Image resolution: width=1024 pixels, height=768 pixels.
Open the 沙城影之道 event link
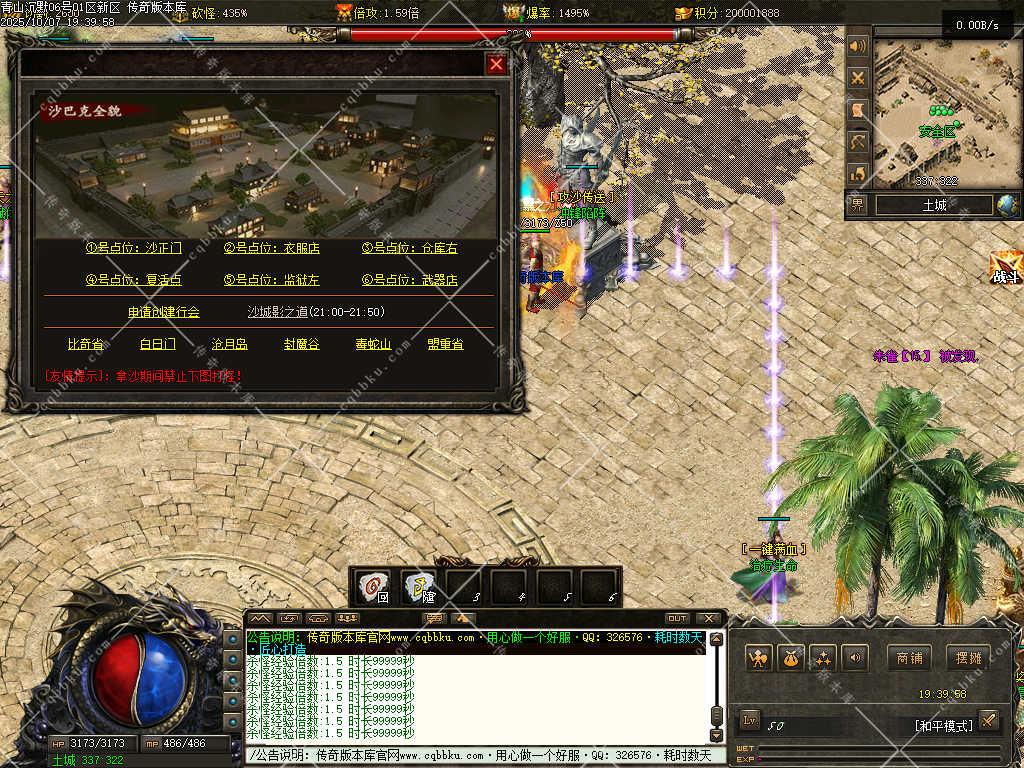point(316,312)
